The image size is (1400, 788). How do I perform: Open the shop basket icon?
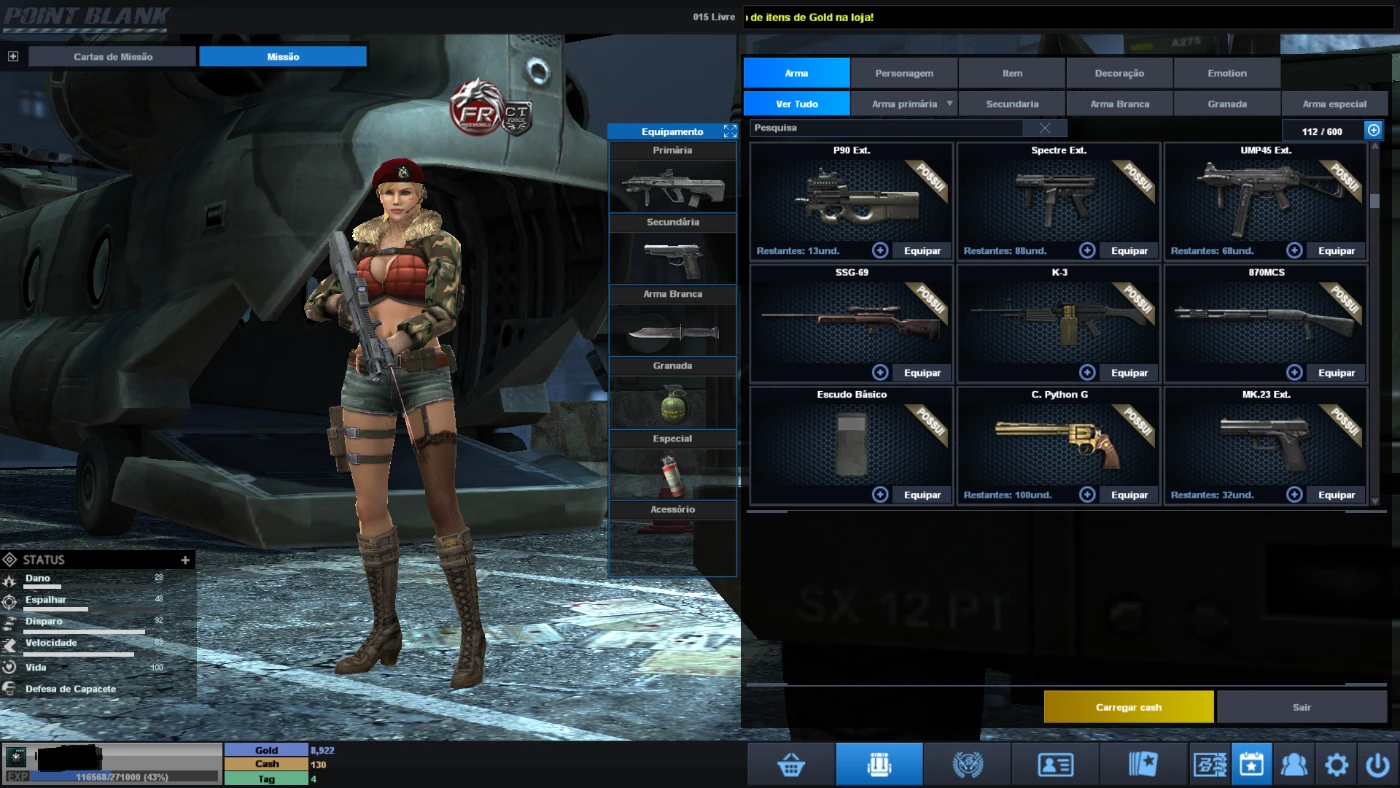point(791,765)
